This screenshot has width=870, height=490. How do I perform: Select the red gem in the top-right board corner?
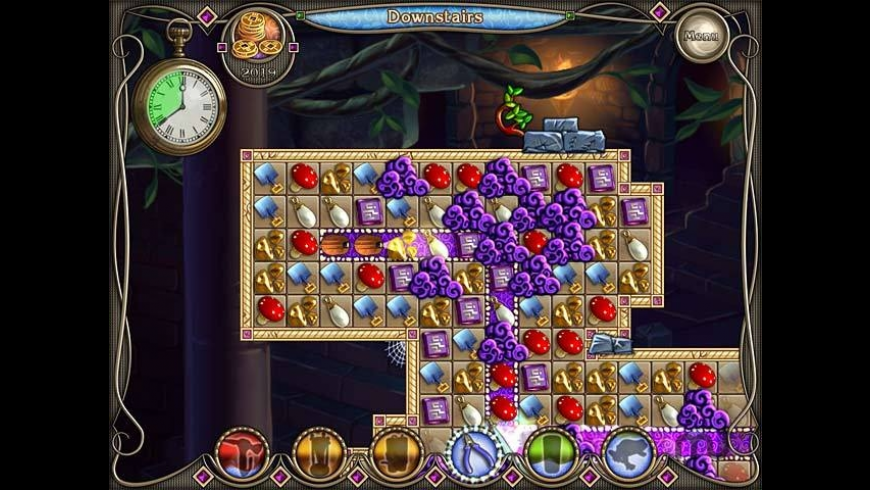point(569,176)
